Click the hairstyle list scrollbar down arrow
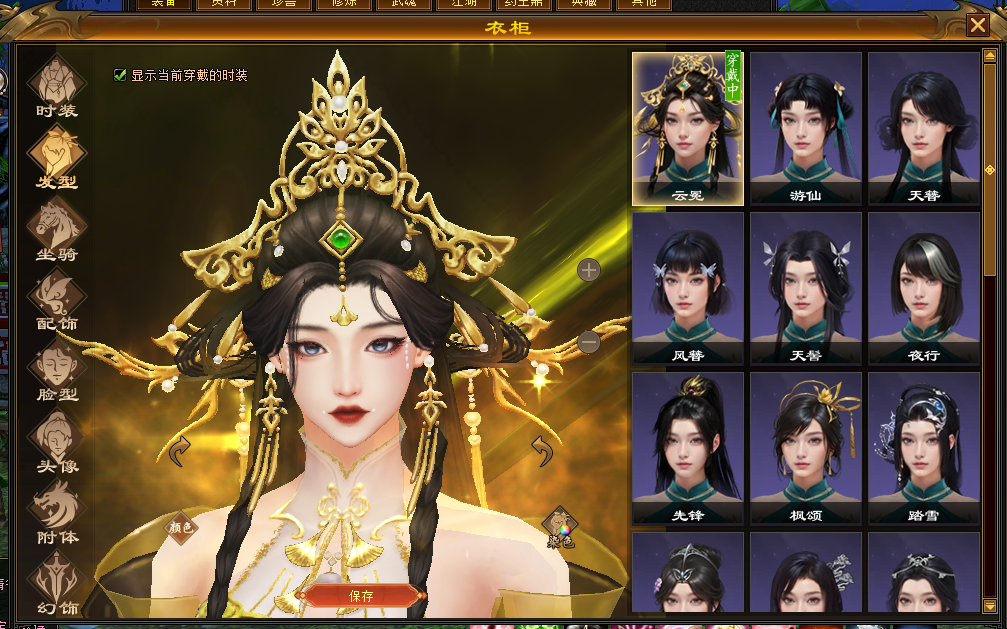Viewport: 1007px width, 629px height. point(990,605)
